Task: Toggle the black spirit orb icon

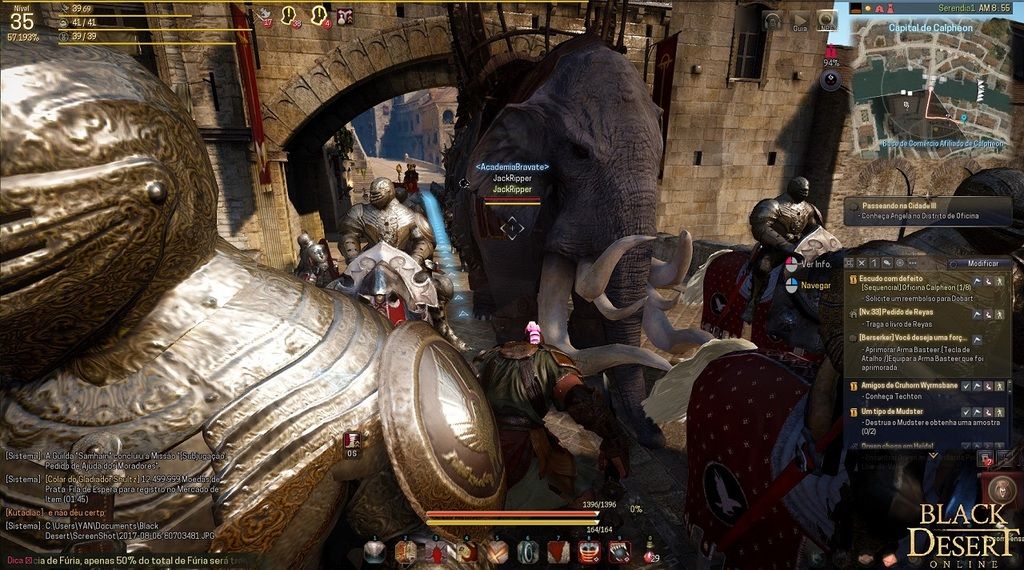Action: [830, 81]
